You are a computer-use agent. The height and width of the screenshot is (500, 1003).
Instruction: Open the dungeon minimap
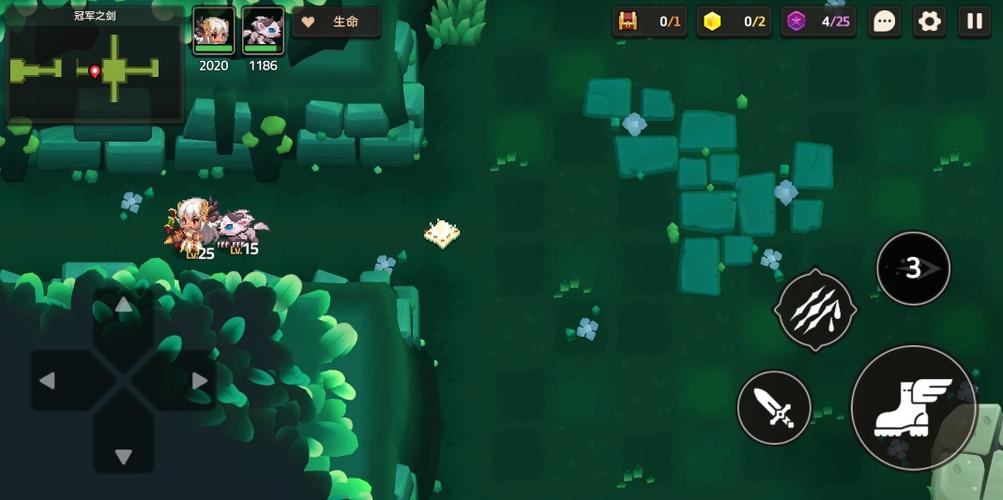[96, 67]
